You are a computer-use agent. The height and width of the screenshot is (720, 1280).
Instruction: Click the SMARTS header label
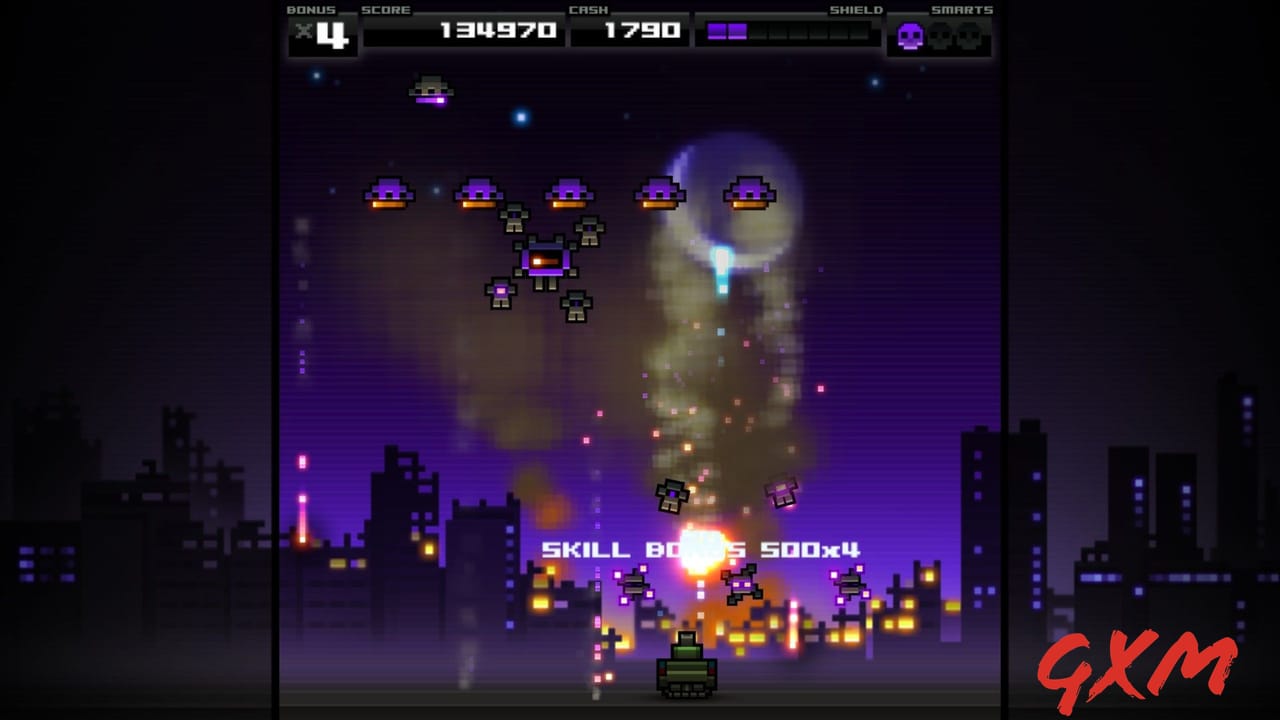pyautogui.click(x=962, y=10)
